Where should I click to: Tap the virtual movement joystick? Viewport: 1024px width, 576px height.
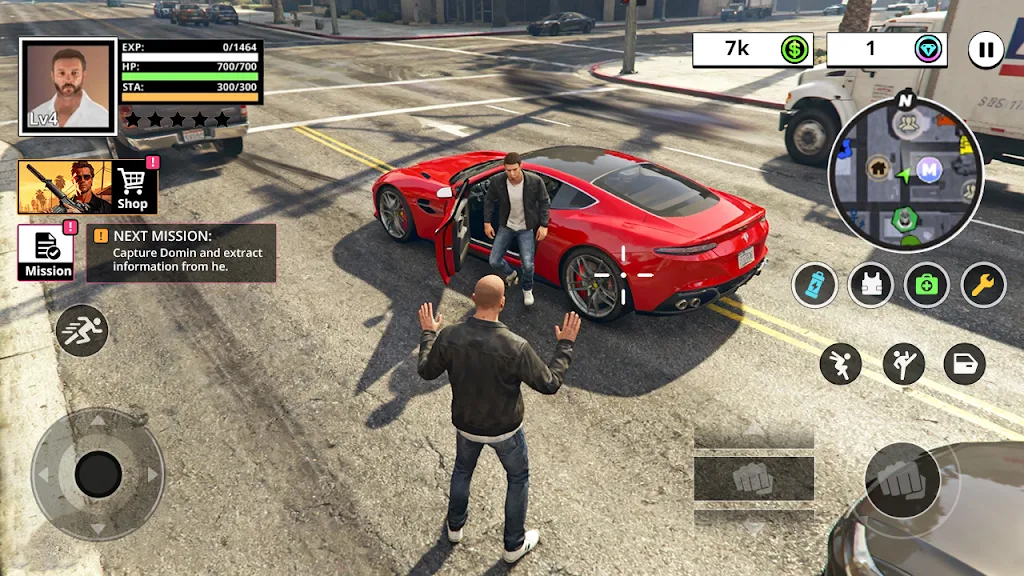(x=97, y=473)
